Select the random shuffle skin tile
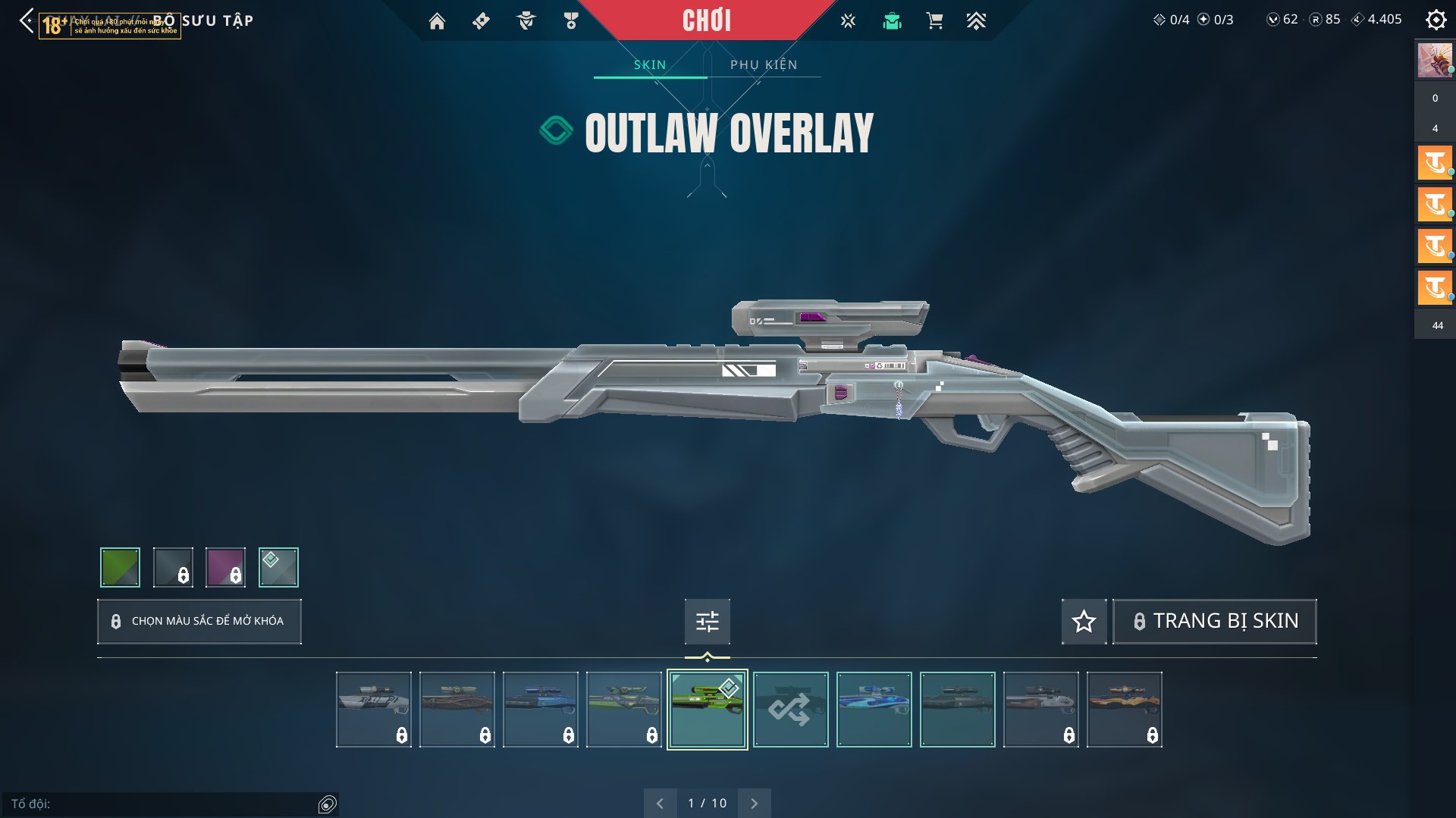The width and height of the screenshot is (1456, 818). coord(790,710)
